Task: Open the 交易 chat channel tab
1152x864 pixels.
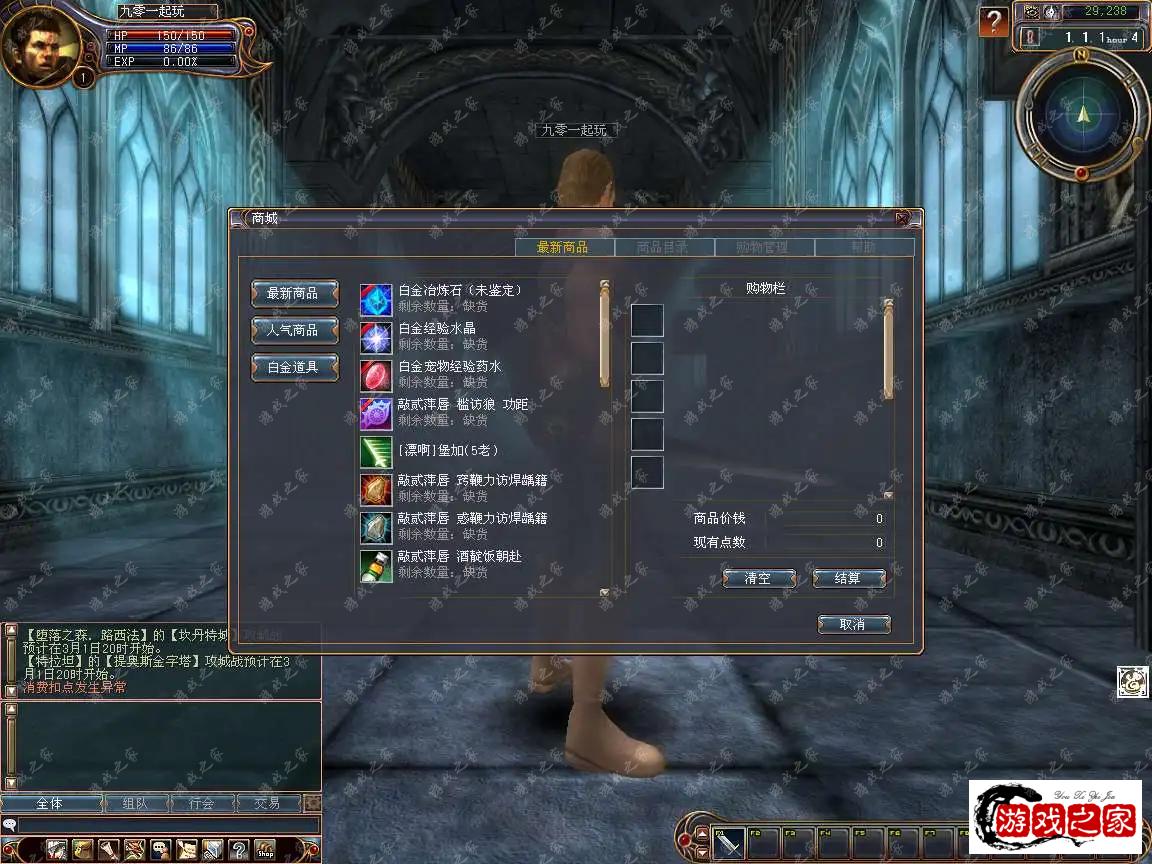Action: 267,803
